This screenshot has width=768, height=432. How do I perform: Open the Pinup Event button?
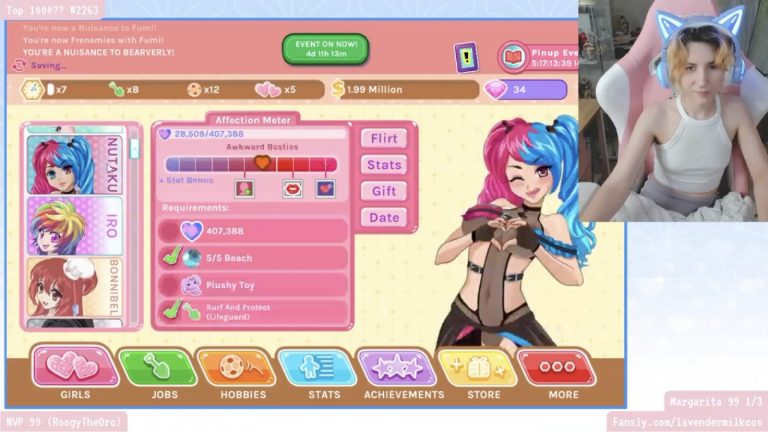538,56
